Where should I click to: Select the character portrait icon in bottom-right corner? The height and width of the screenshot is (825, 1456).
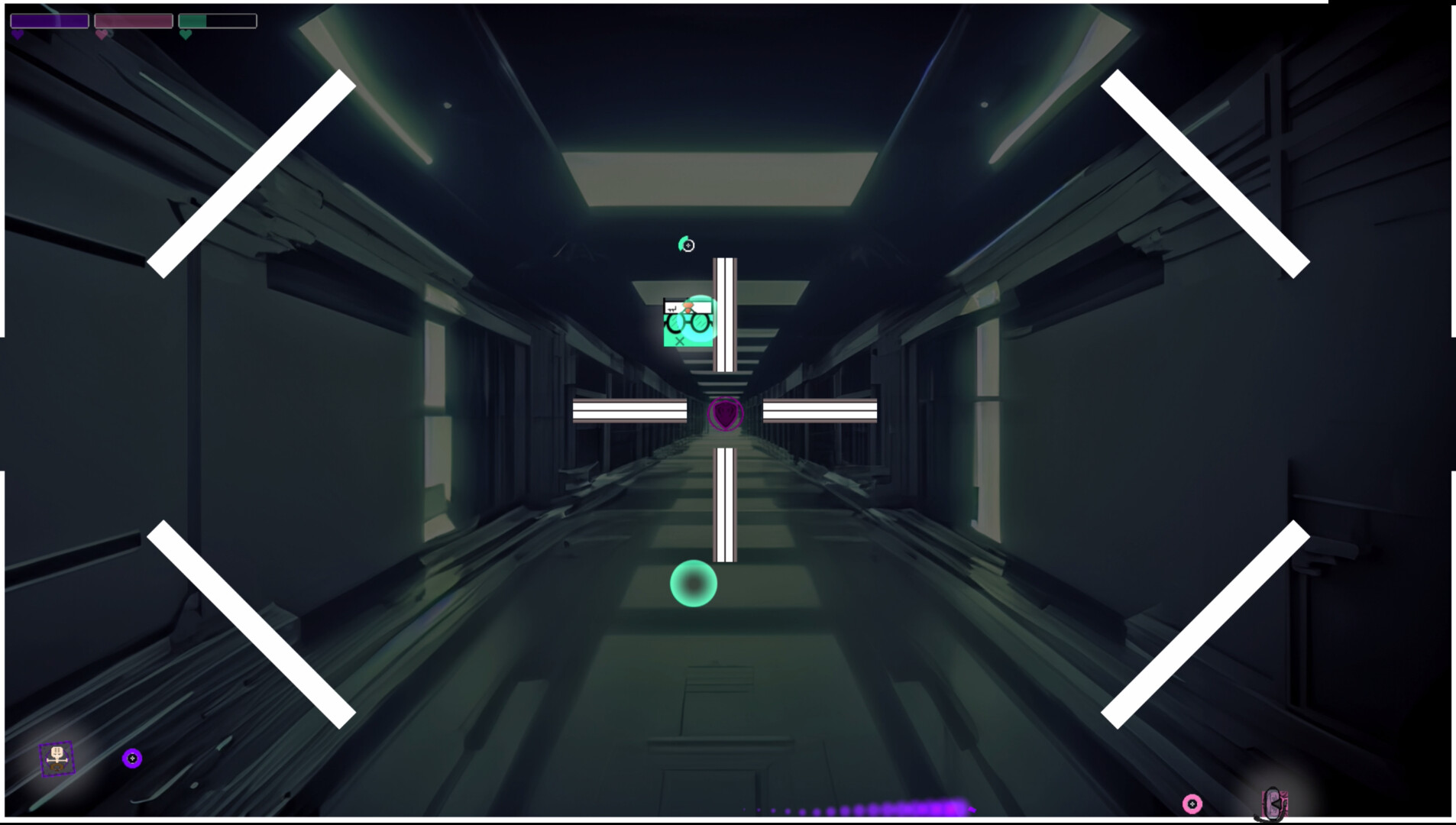pyautogui.click(x=1273, y=803)
